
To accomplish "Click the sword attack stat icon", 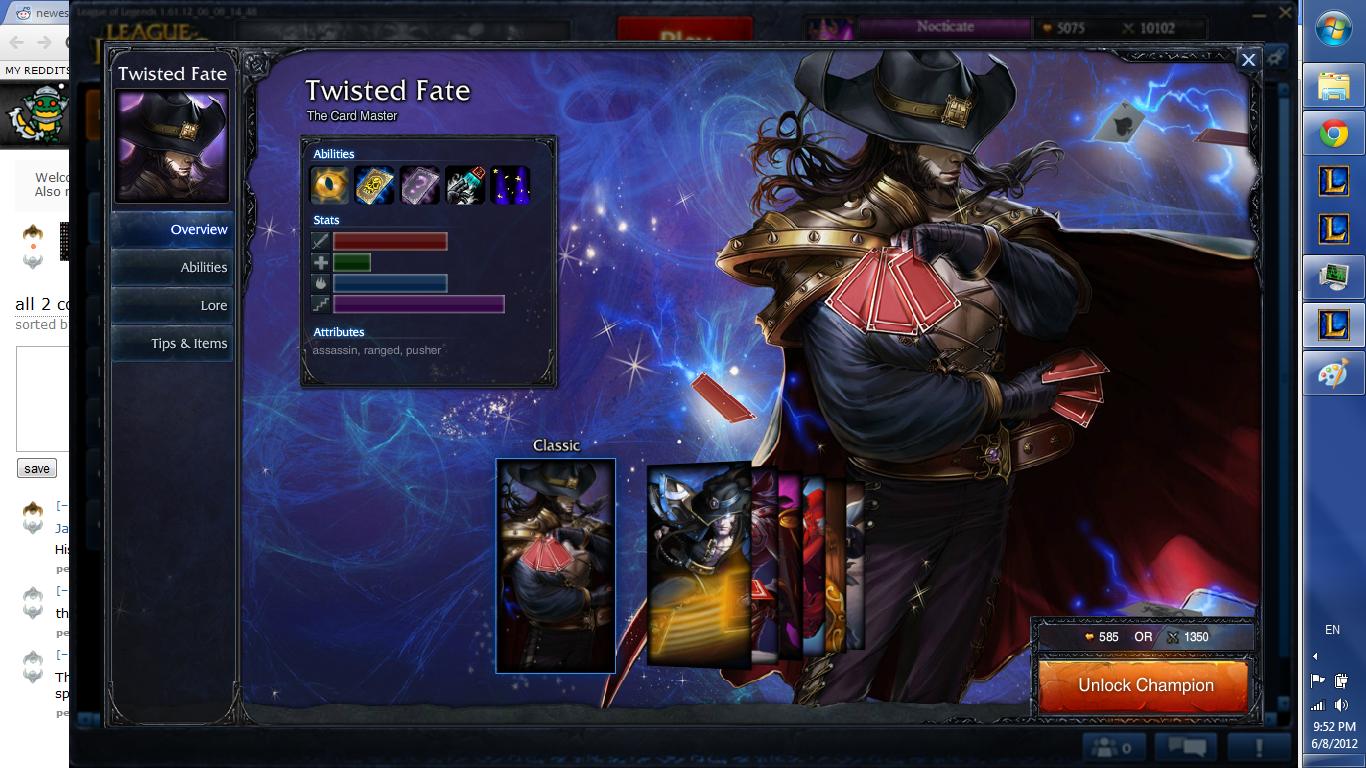I will point(318,241).
